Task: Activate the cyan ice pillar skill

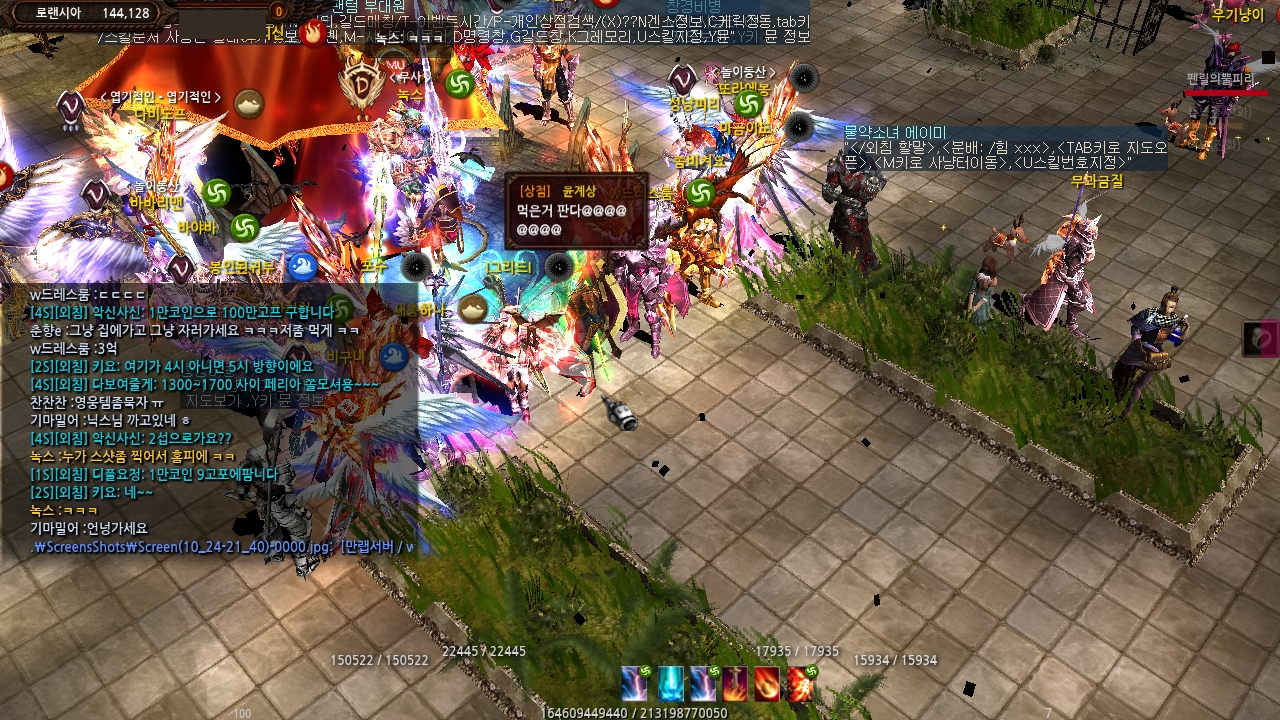Action: pos(670,683)
